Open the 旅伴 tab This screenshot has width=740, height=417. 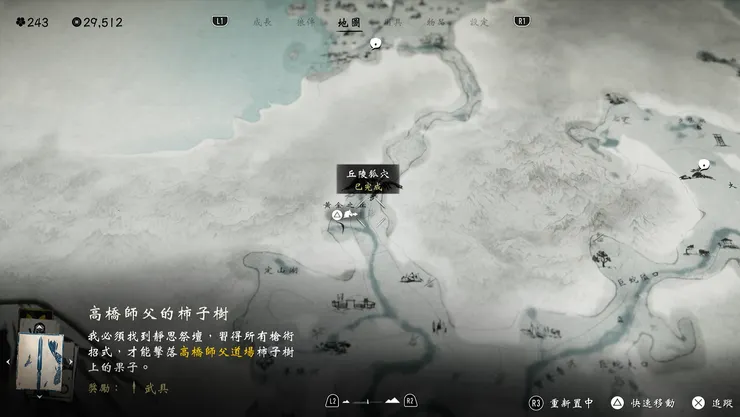pos(305,21)
